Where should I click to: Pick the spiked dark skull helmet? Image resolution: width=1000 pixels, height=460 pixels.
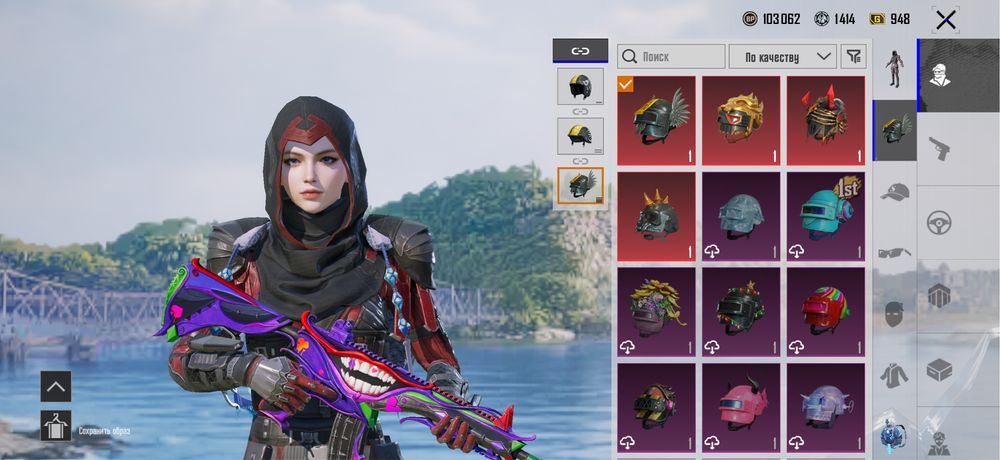pos(656,215)
